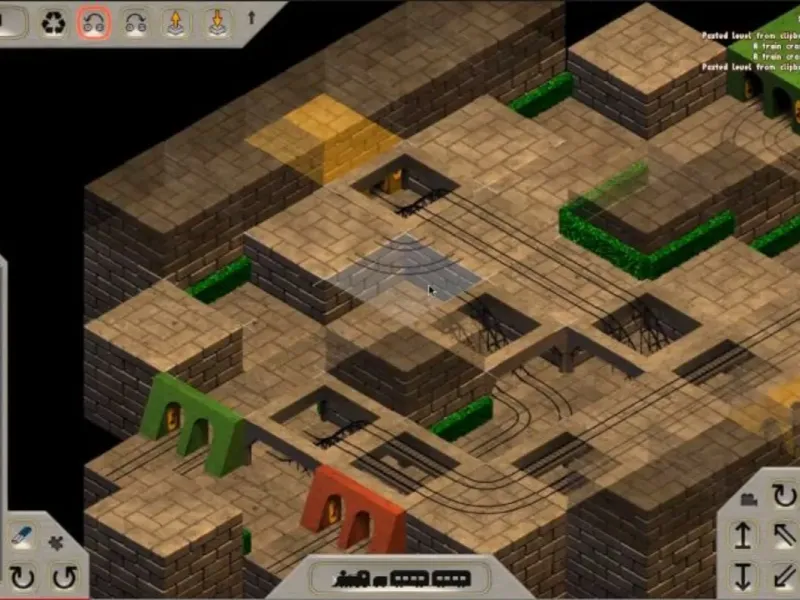Click the up arrow with base bar

tap(743, 536)
